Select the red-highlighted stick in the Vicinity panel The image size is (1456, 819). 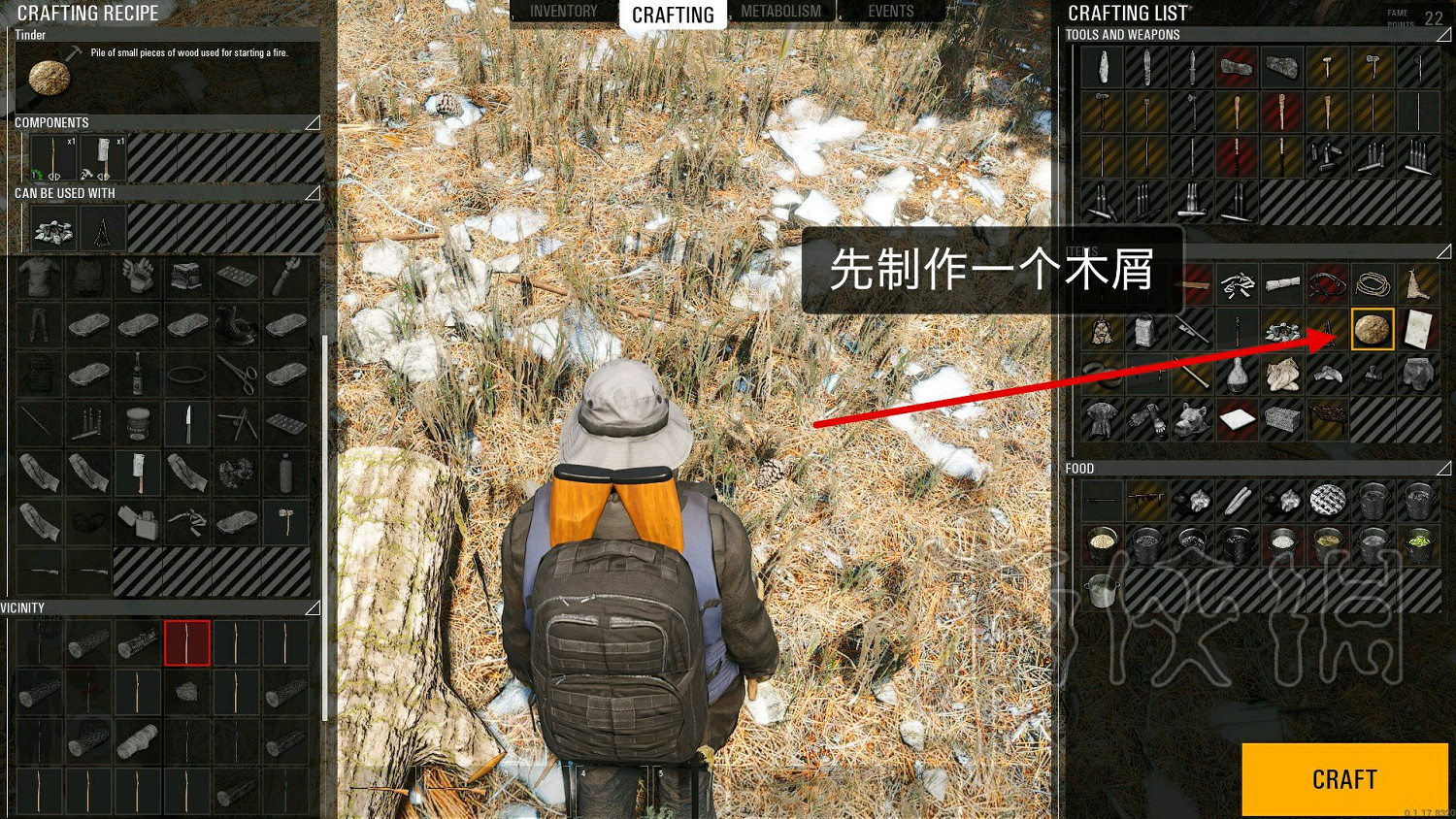point(186,645)
